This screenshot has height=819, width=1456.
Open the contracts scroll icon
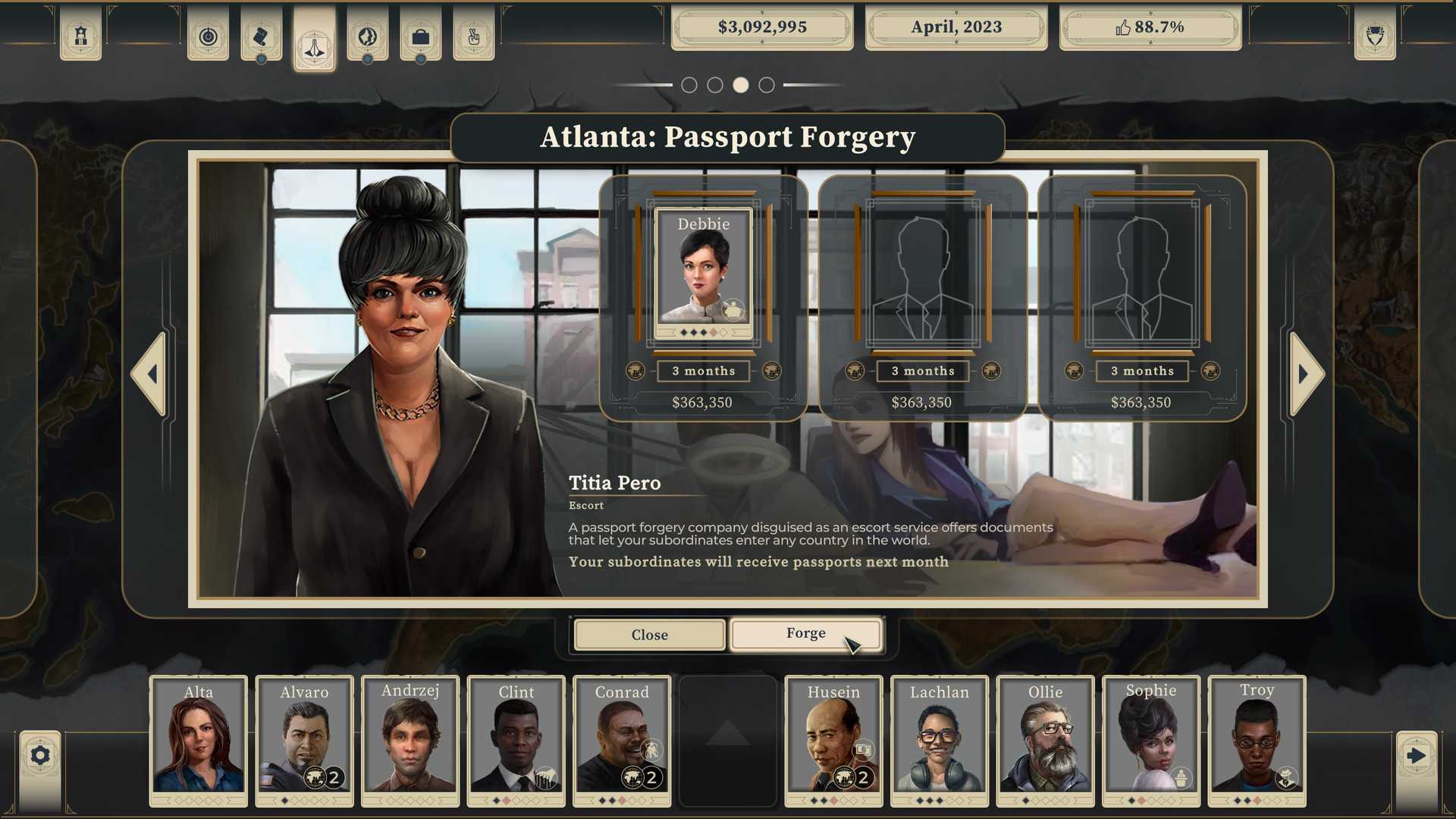click(x=261, y=35)
